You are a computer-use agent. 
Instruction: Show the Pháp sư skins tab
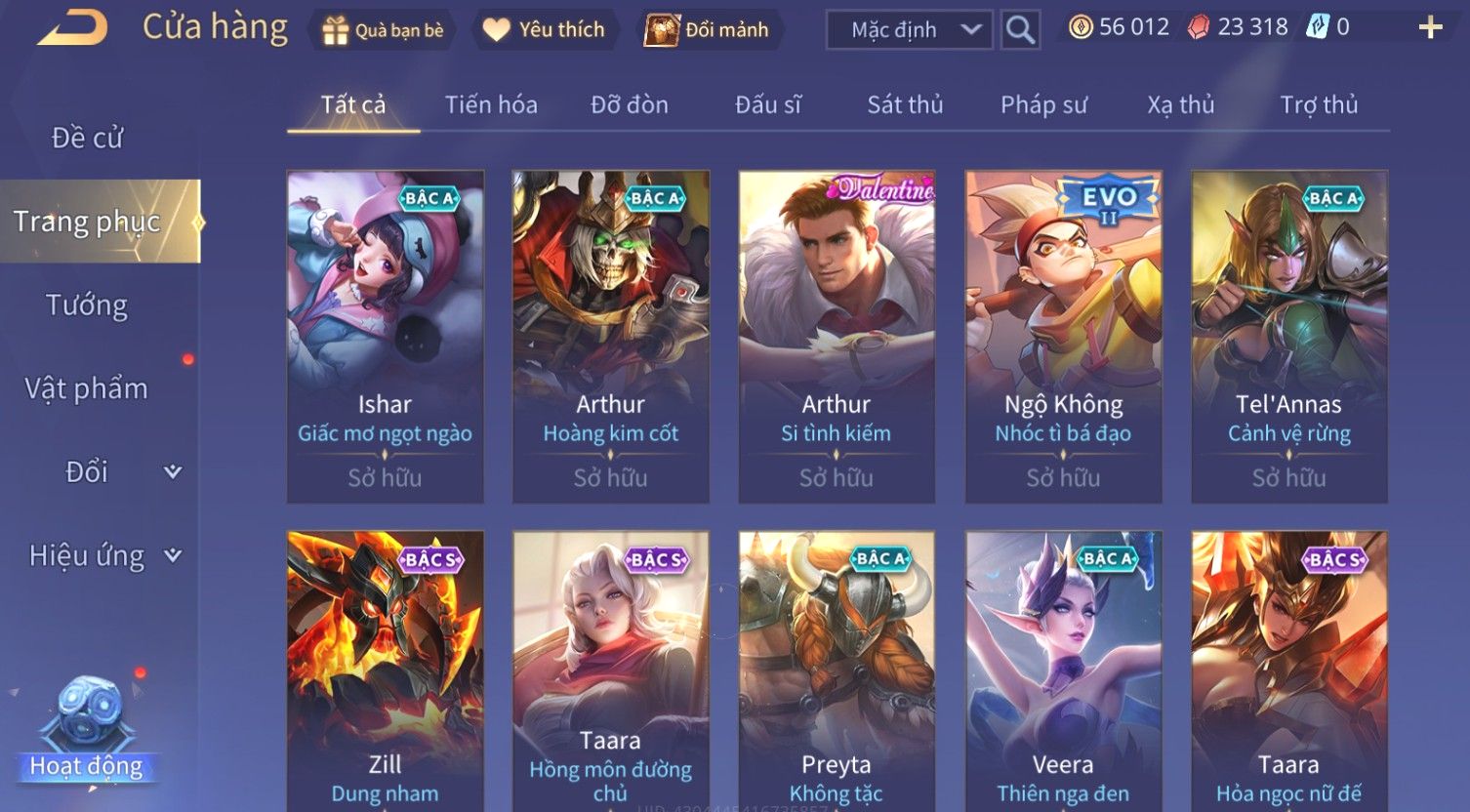tap(1043, 104)
